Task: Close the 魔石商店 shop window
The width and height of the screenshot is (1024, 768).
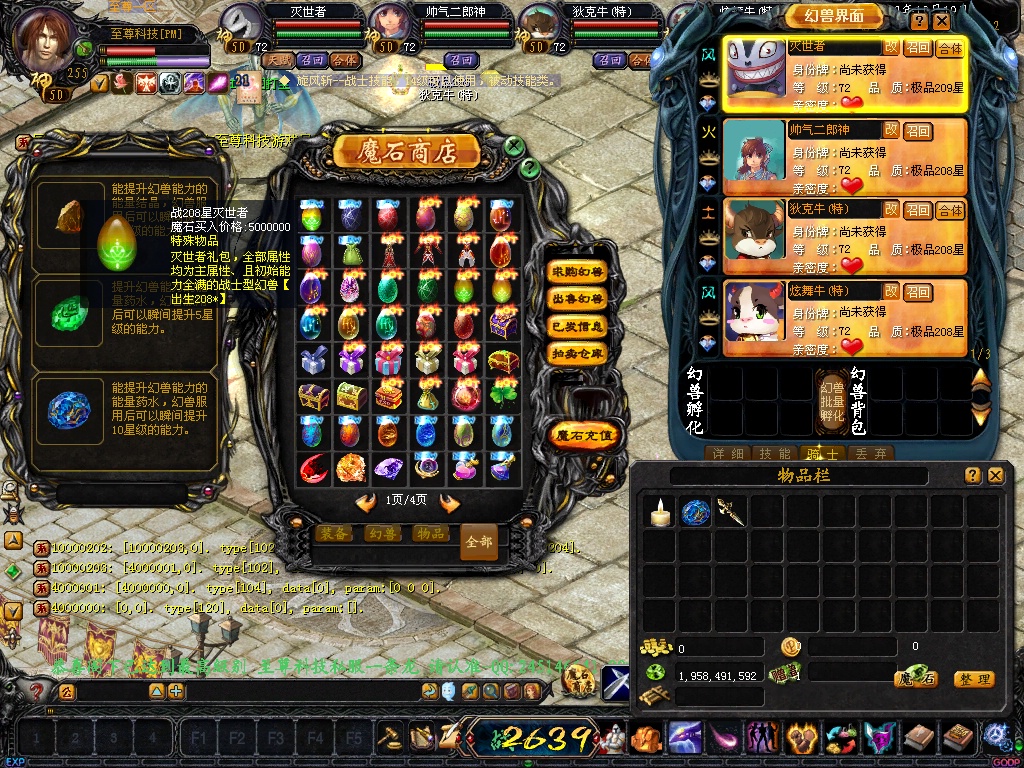Action: coord(514,147)
